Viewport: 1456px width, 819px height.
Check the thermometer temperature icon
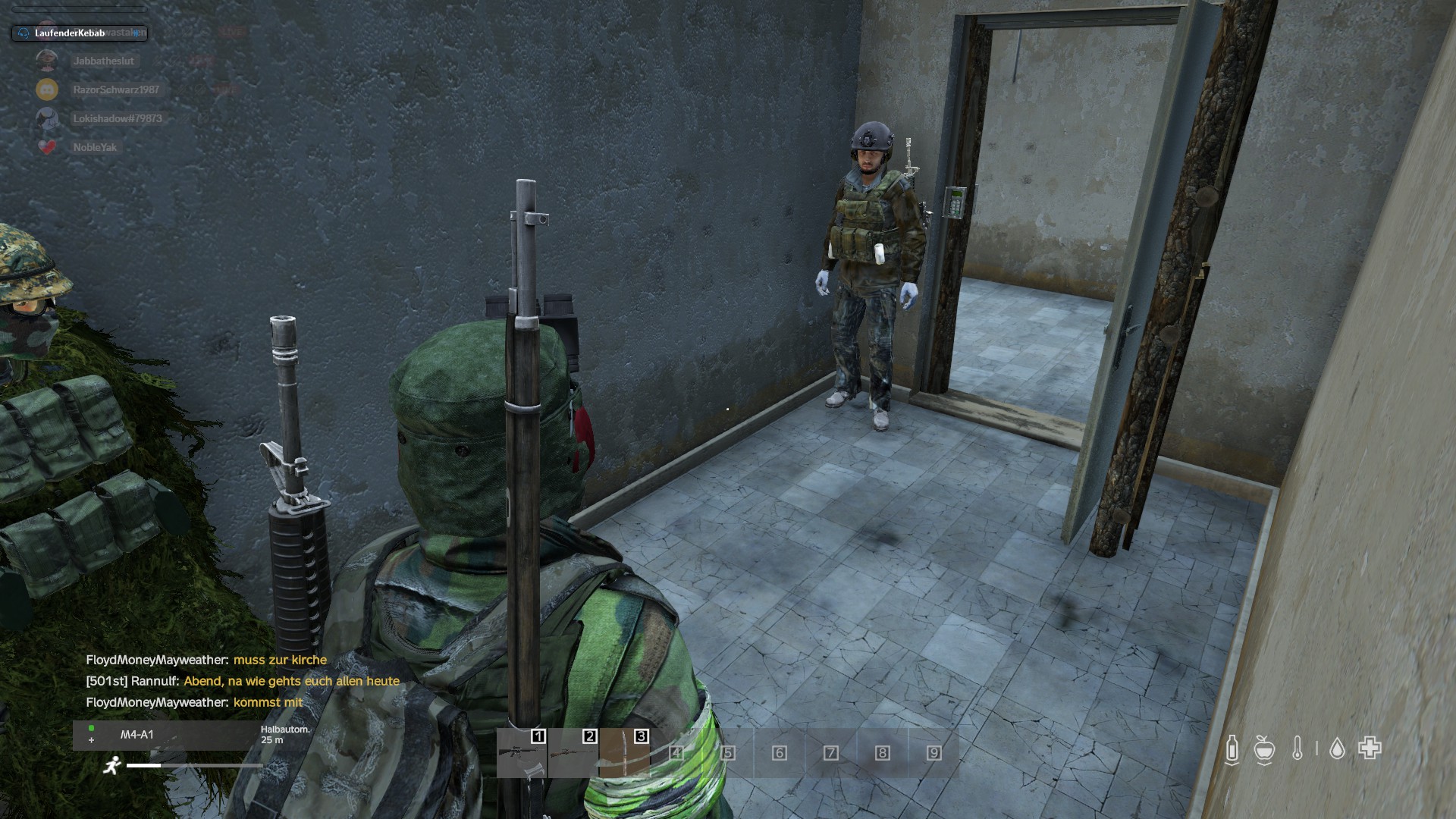(x=1298, y=749)
